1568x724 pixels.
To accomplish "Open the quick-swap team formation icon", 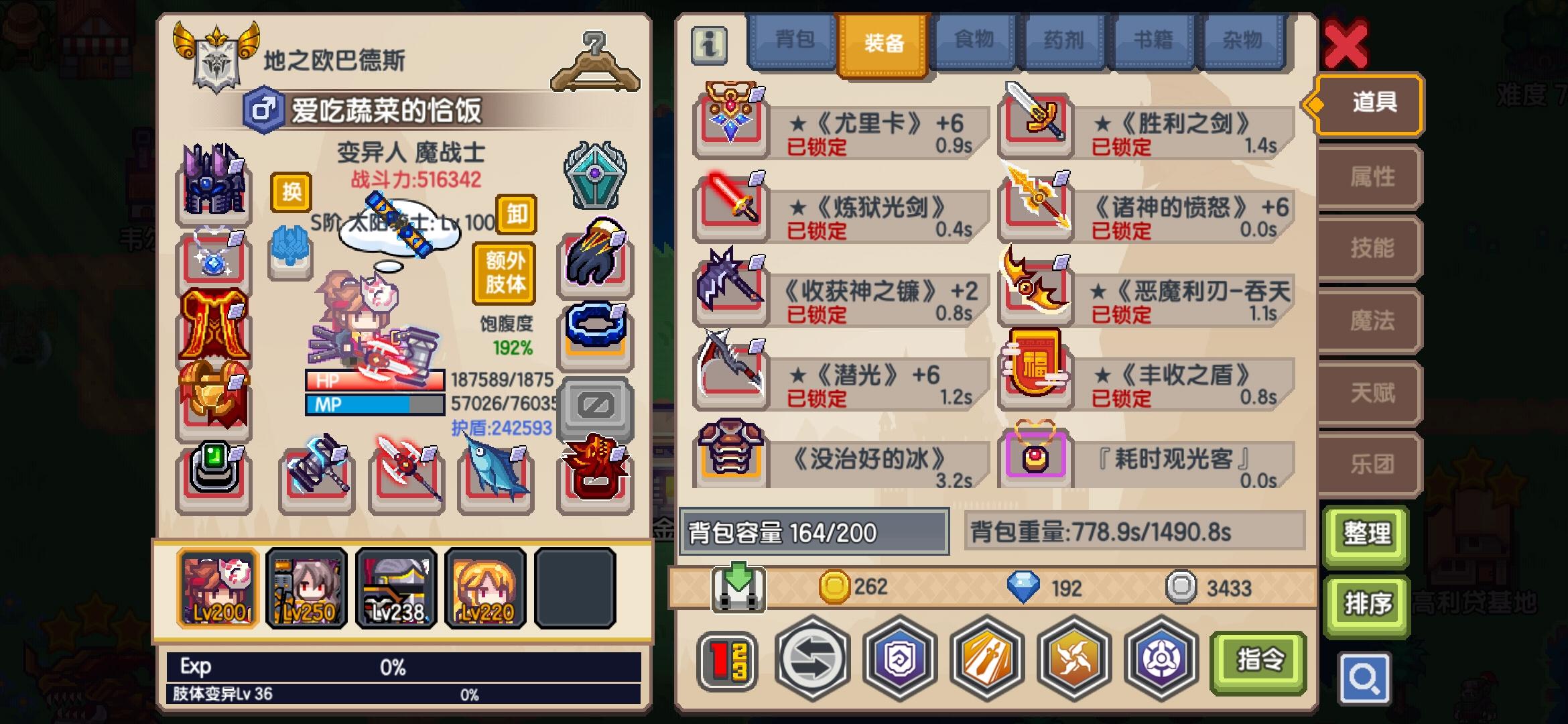I will [x=728, y=660].
